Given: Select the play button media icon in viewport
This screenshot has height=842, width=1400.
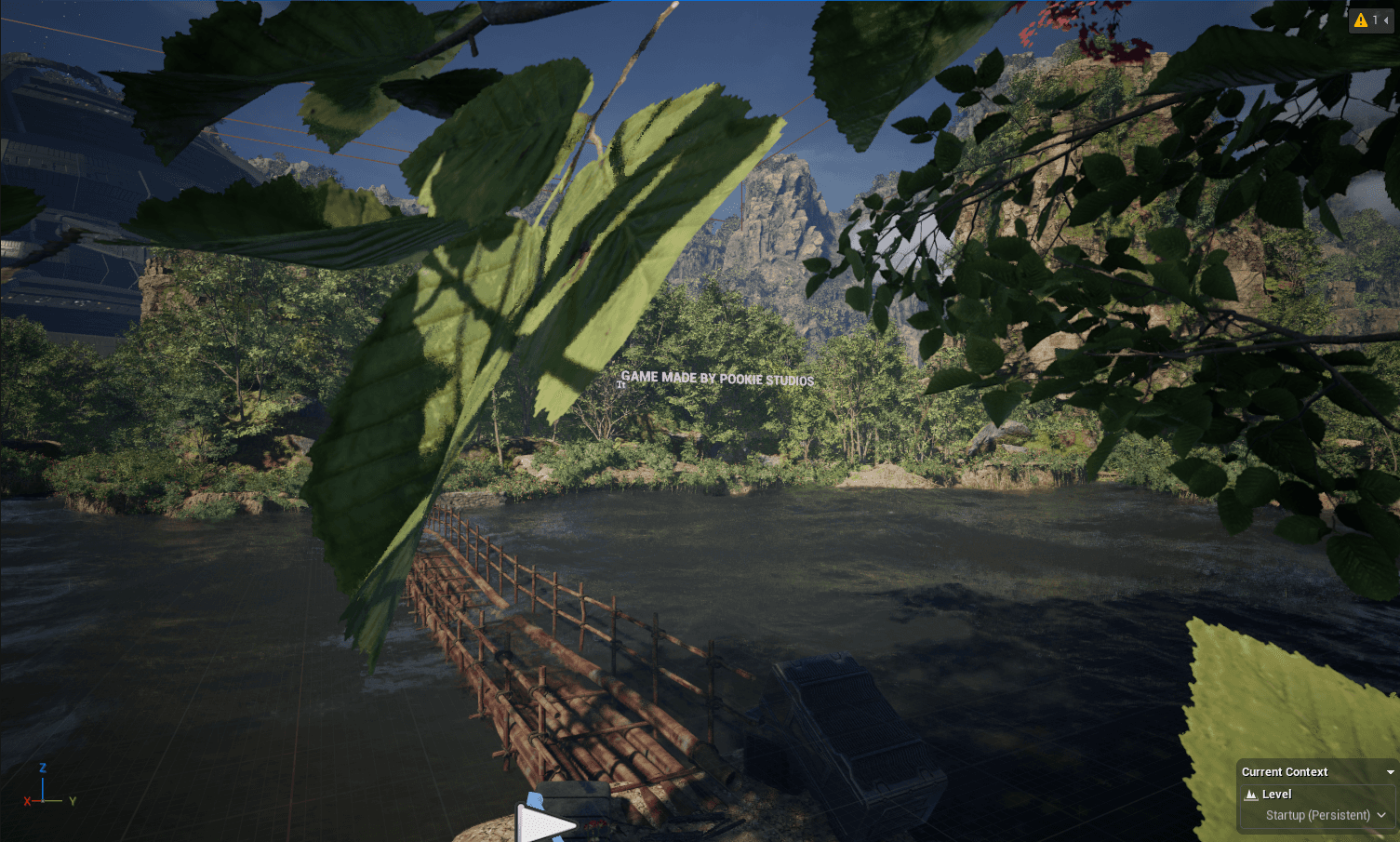Looking at the screenshot, I should pyautogui.click(x=544, y=823).
